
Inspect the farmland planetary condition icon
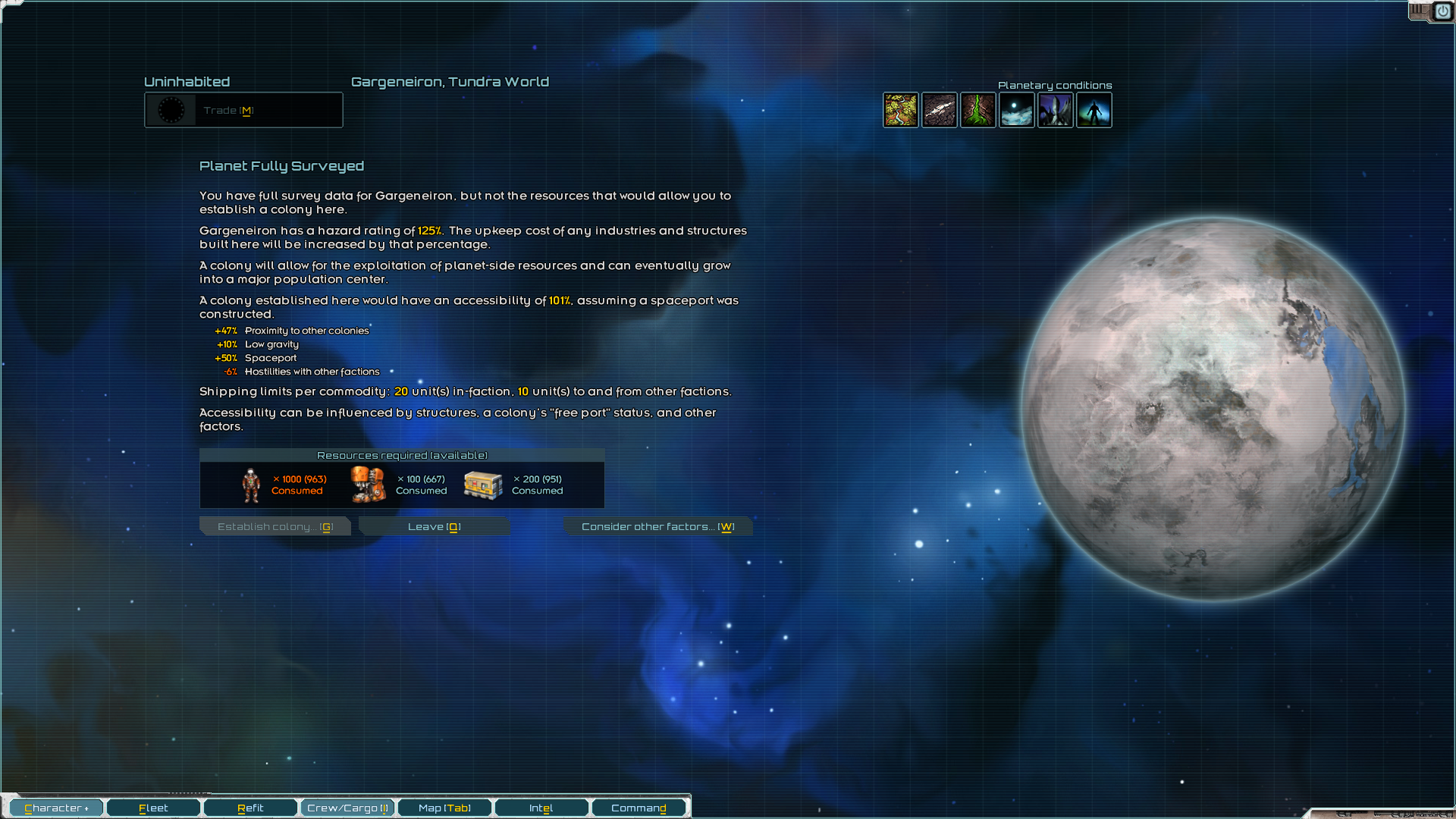click(901, 110)
